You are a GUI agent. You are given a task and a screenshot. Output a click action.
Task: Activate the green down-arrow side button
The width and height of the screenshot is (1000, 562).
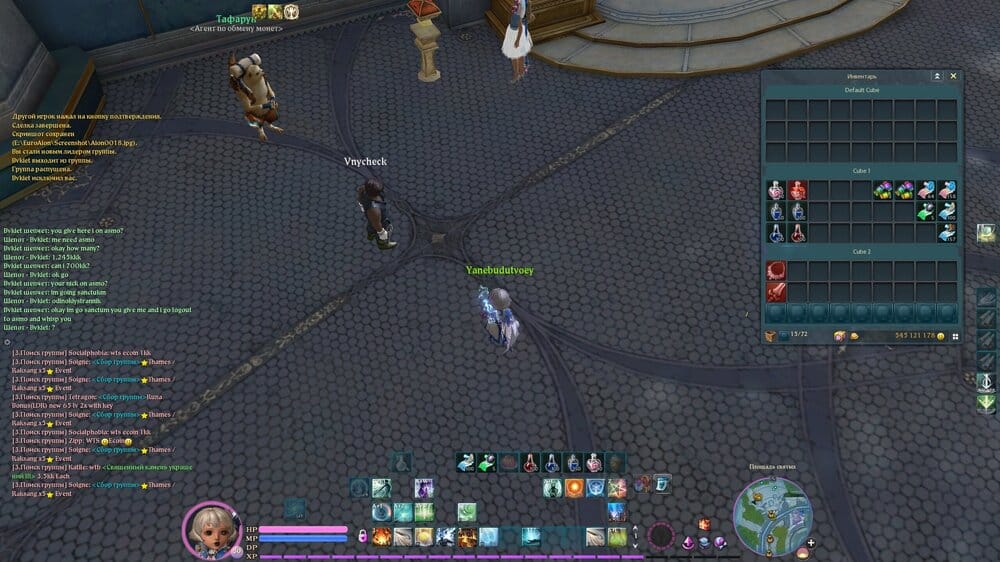coord(985,404)
